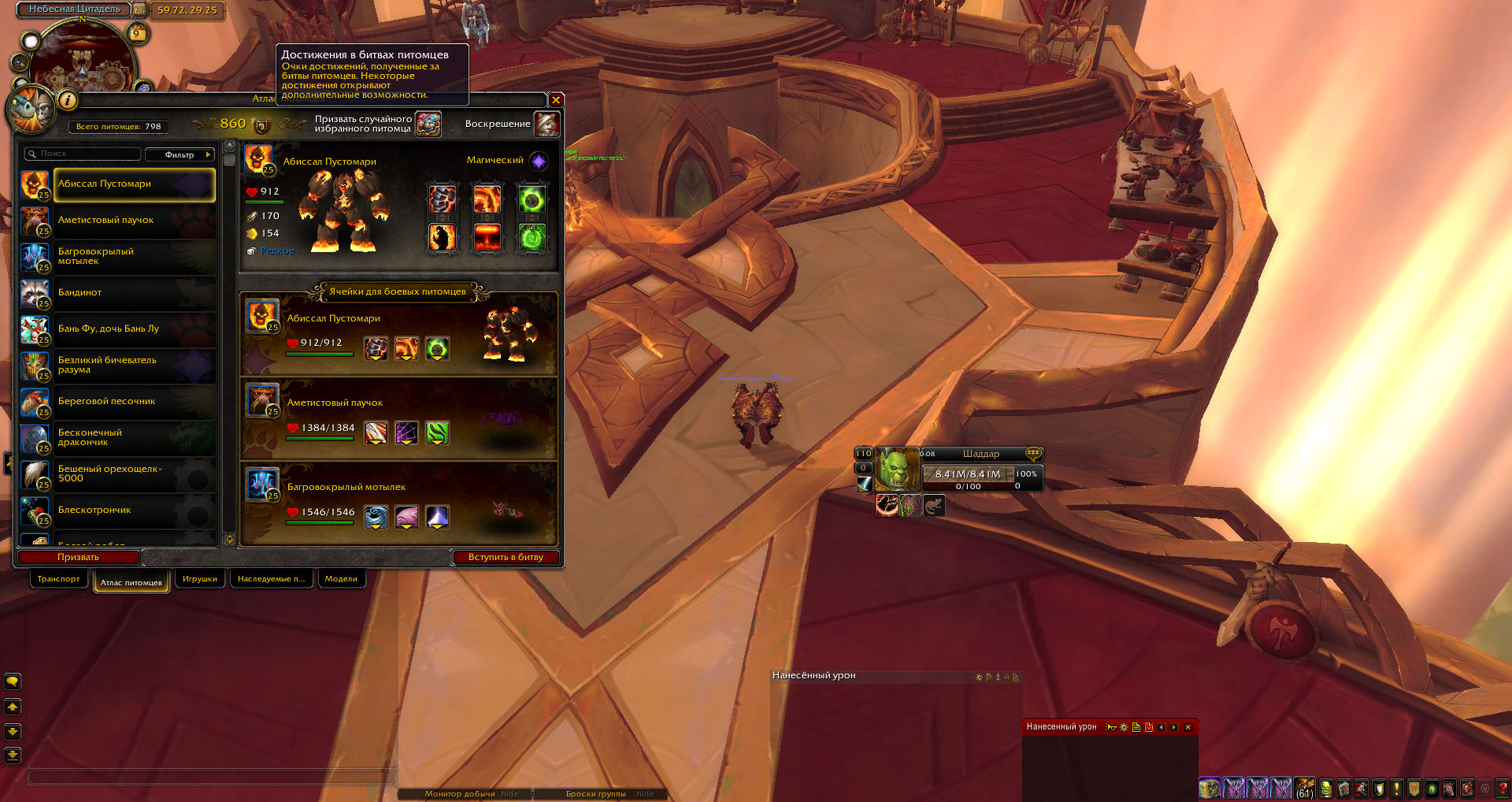The image size is (1512, 802).
Task: Switch to the Транспорт tab
Action: (x=58, y=579)
